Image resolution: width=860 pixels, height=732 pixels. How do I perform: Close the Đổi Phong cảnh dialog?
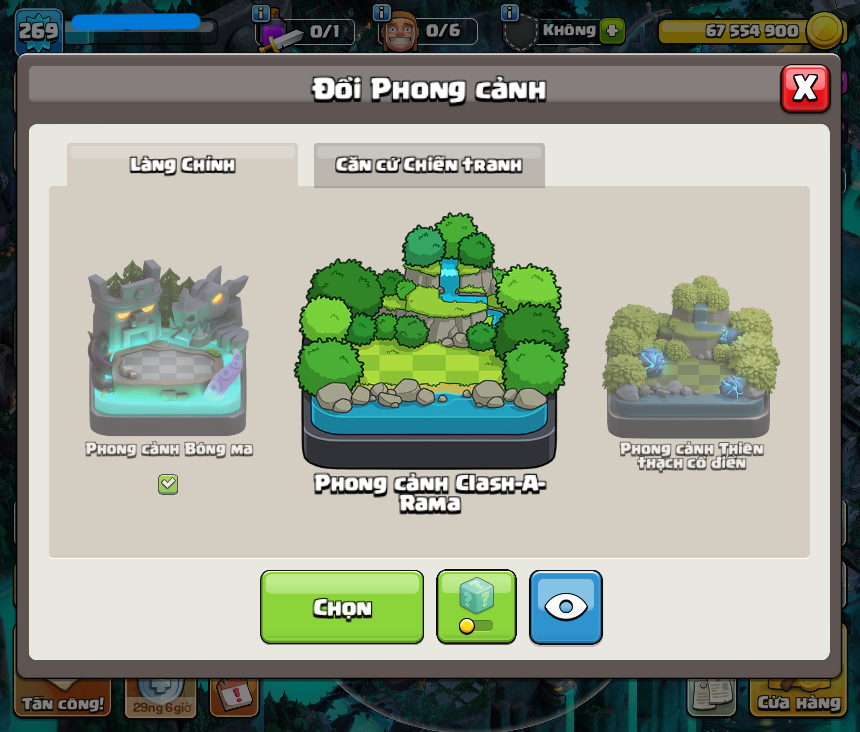tap(805, 88)
